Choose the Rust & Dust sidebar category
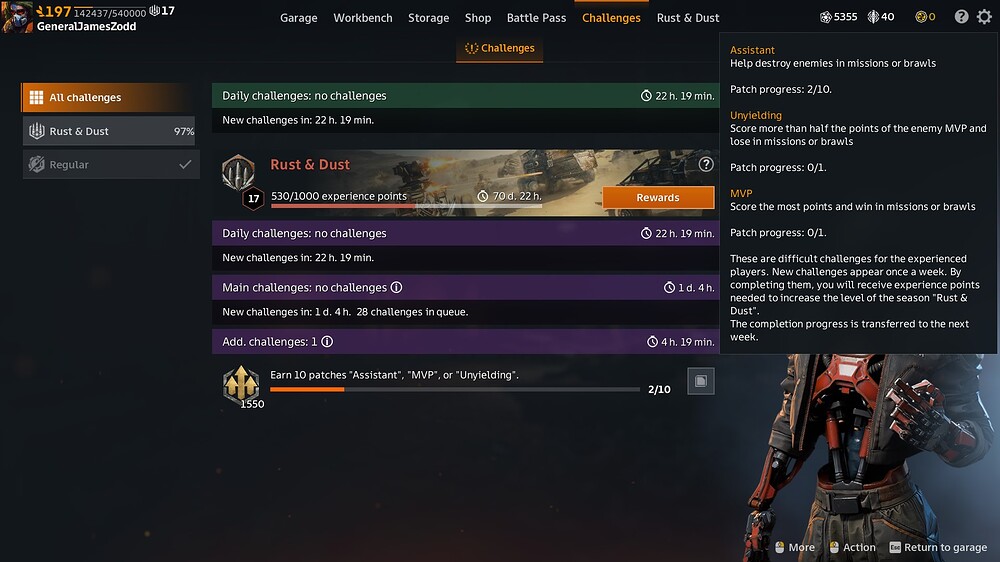Viewport: 1000px width, 562px height. click(x=108, y=131)
